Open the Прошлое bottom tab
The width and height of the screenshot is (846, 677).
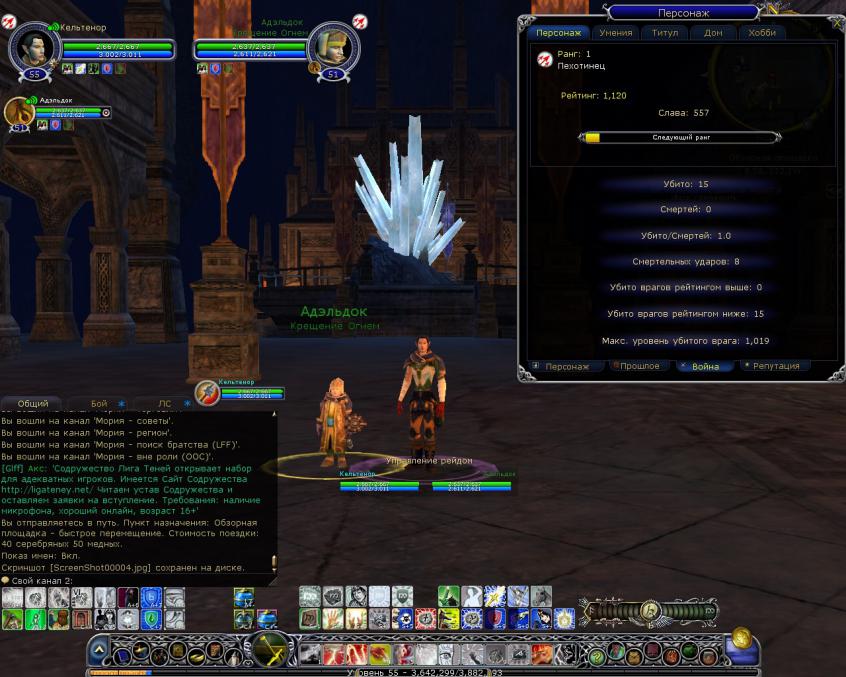[640, 366]
